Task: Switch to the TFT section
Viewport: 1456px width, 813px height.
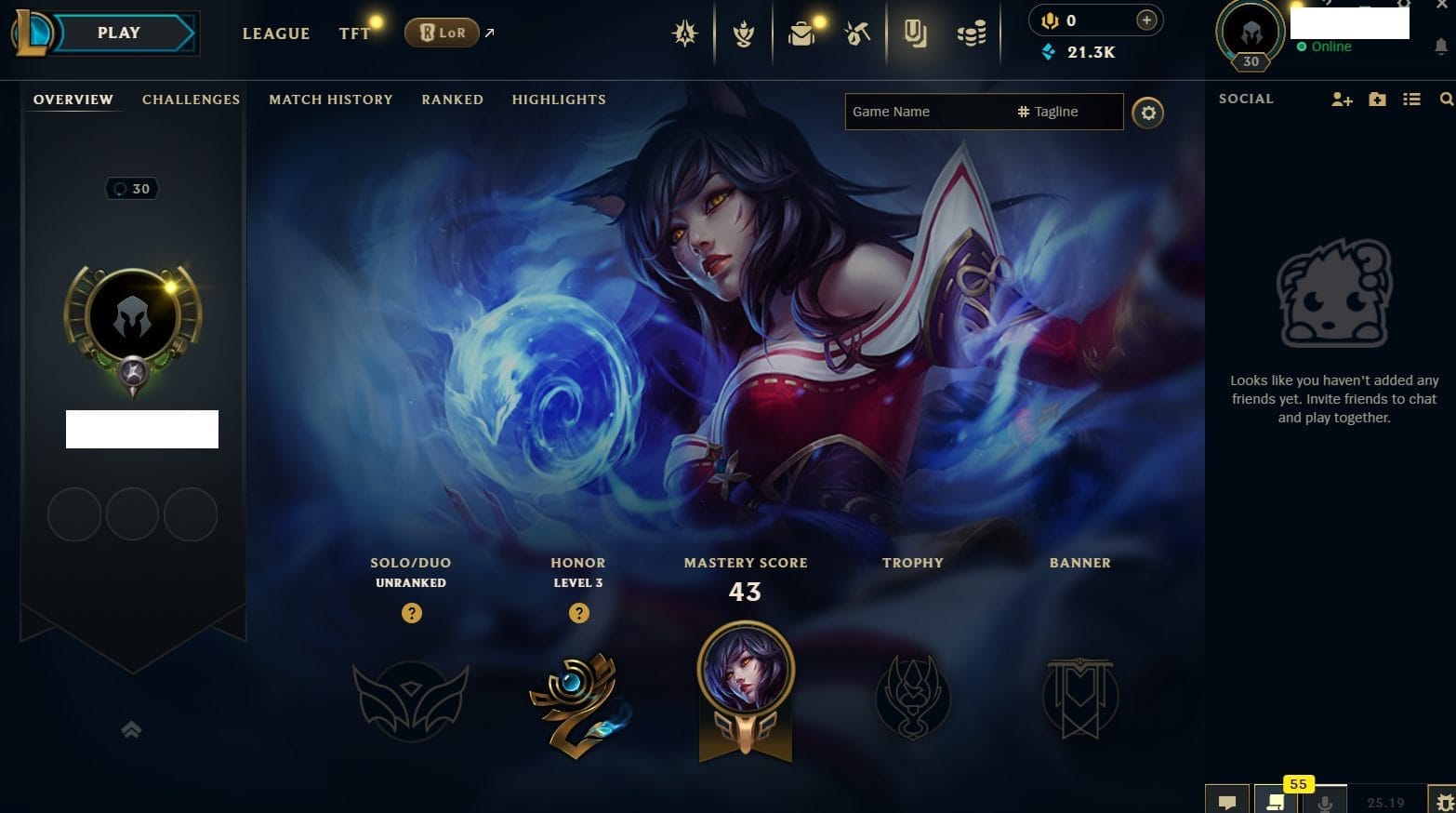Action: click(354, 33)
